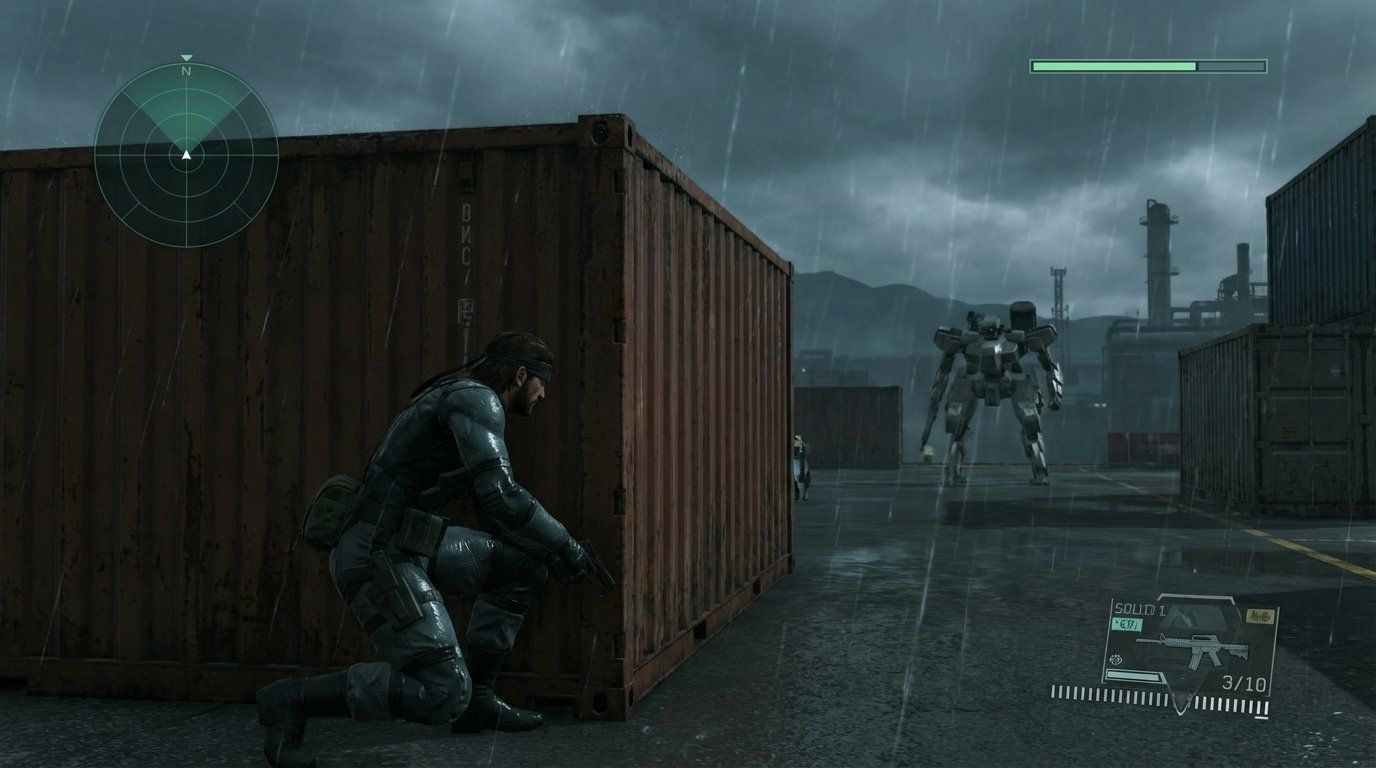Click the SOLID 1 weapon slot label

click(1141, 607)
